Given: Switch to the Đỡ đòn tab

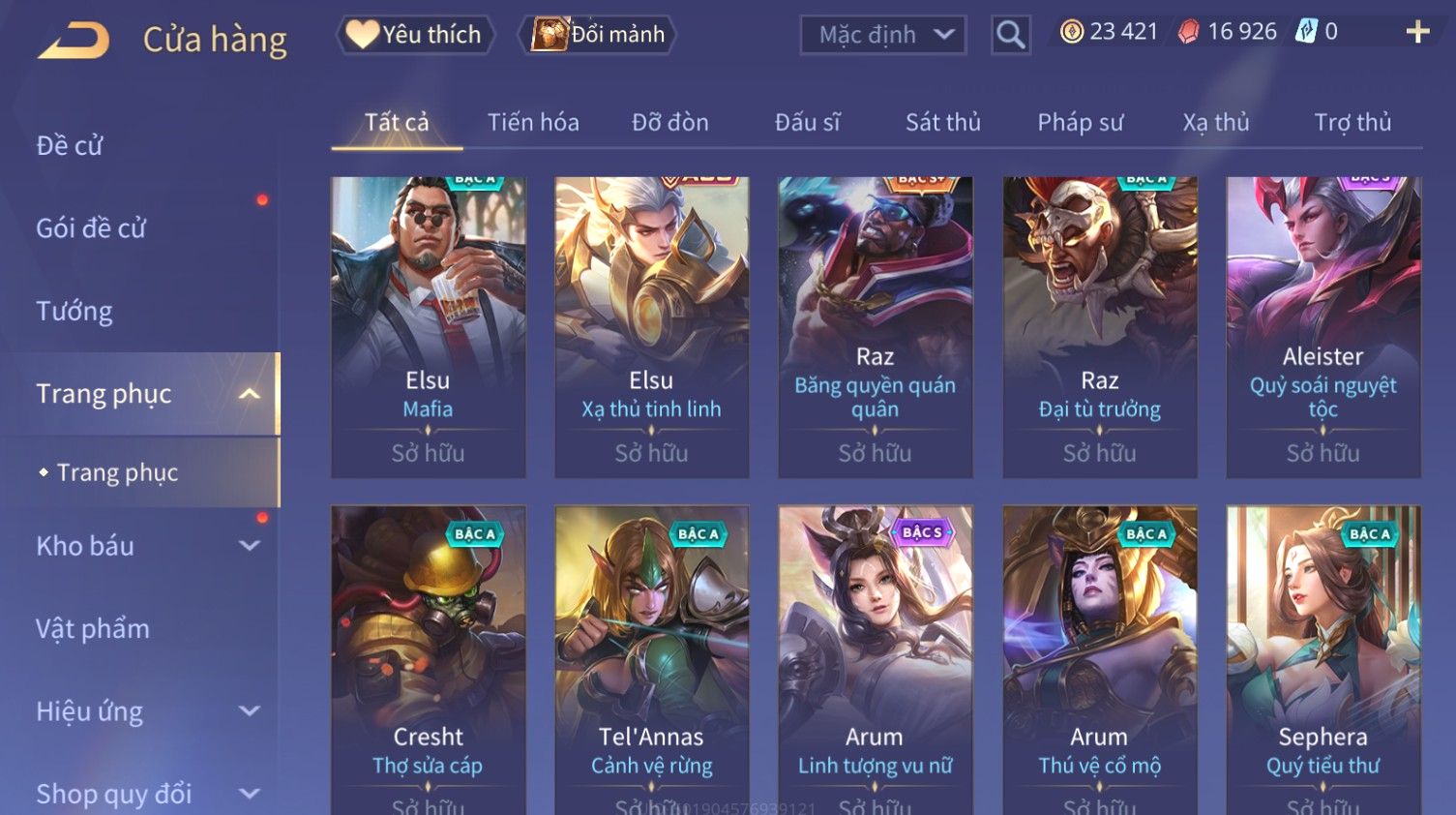Looking at the screenshot, I should [669, 123].
